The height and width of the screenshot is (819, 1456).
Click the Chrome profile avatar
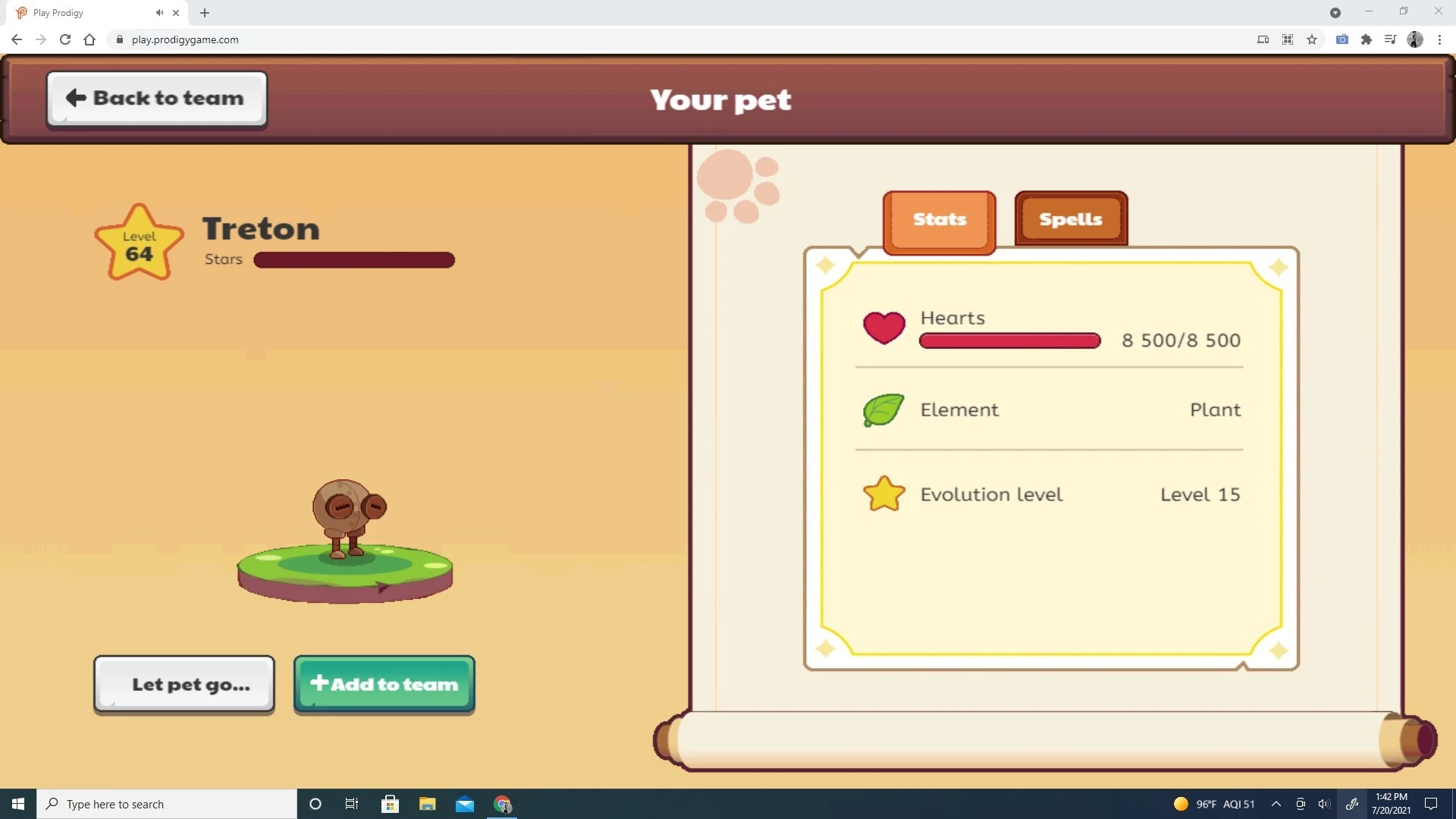pyautogui.click(x=1416, y=39)
